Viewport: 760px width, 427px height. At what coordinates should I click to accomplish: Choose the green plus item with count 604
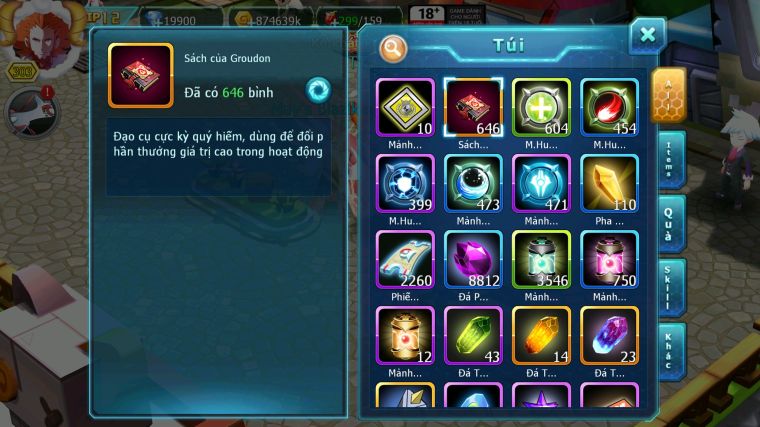coord(541,107)
